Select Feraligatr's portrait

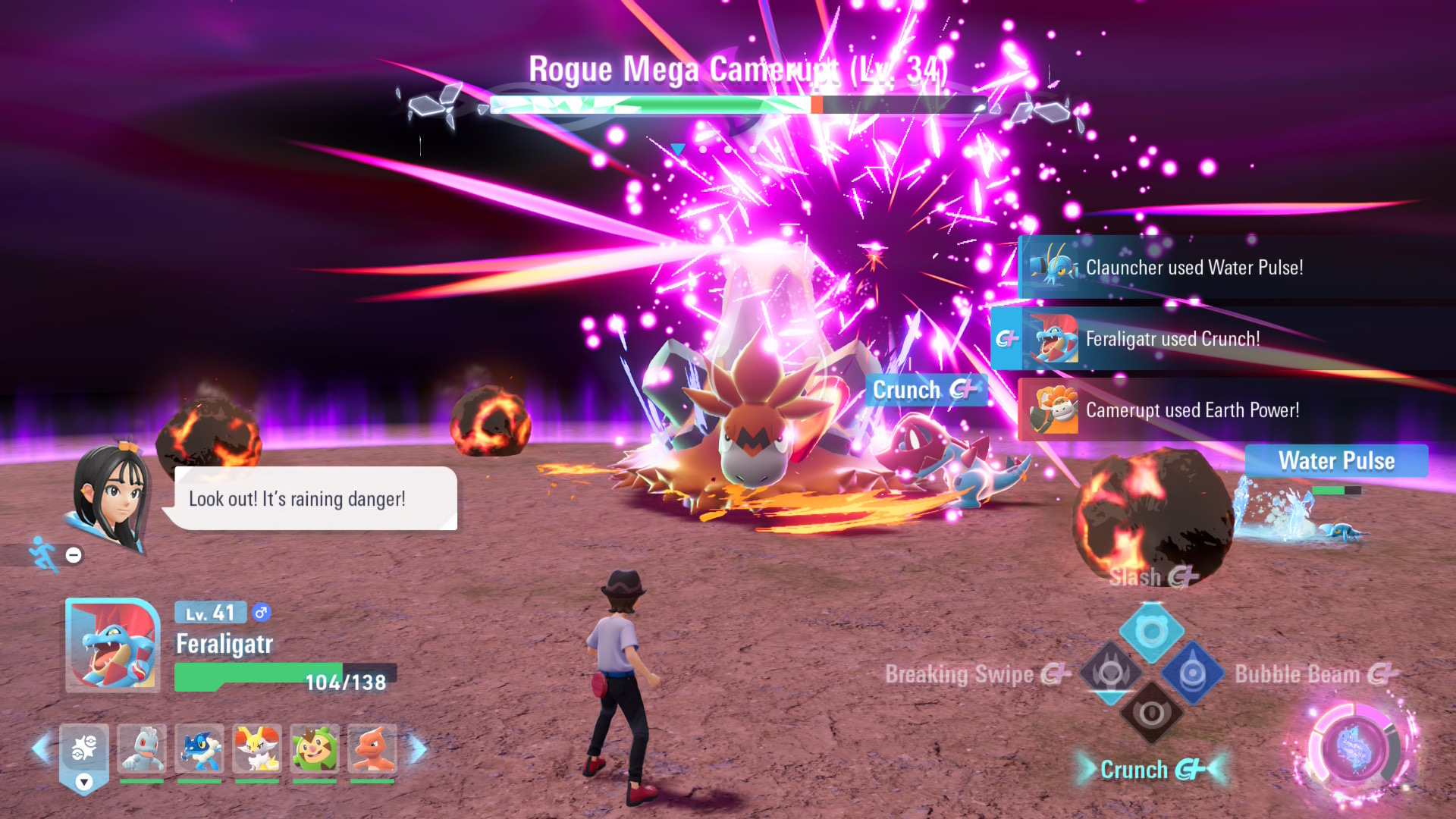pyautogui.click(x=113, y=645)
